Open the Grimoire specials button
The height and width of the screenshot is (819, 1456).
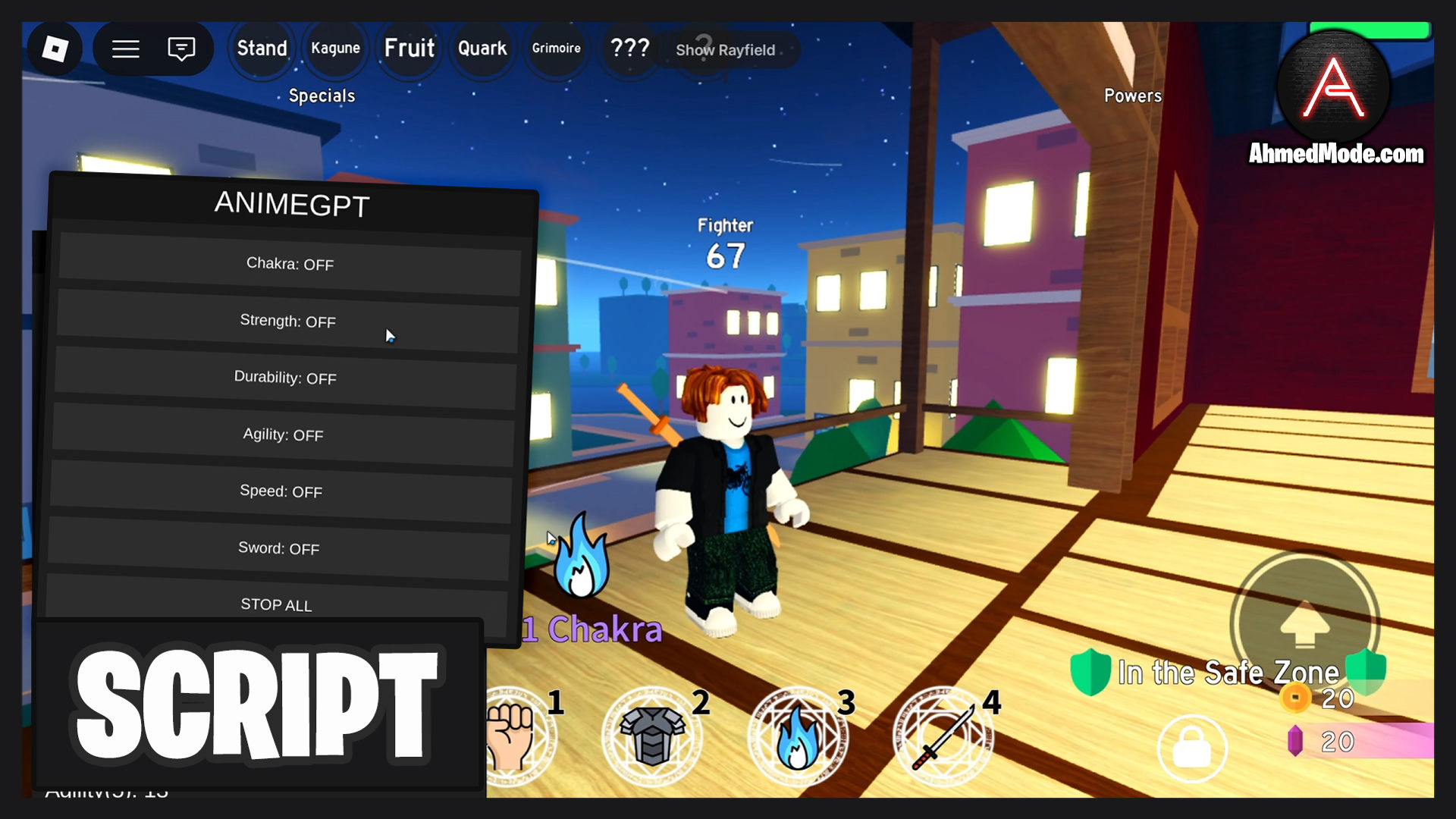[556, 49]
